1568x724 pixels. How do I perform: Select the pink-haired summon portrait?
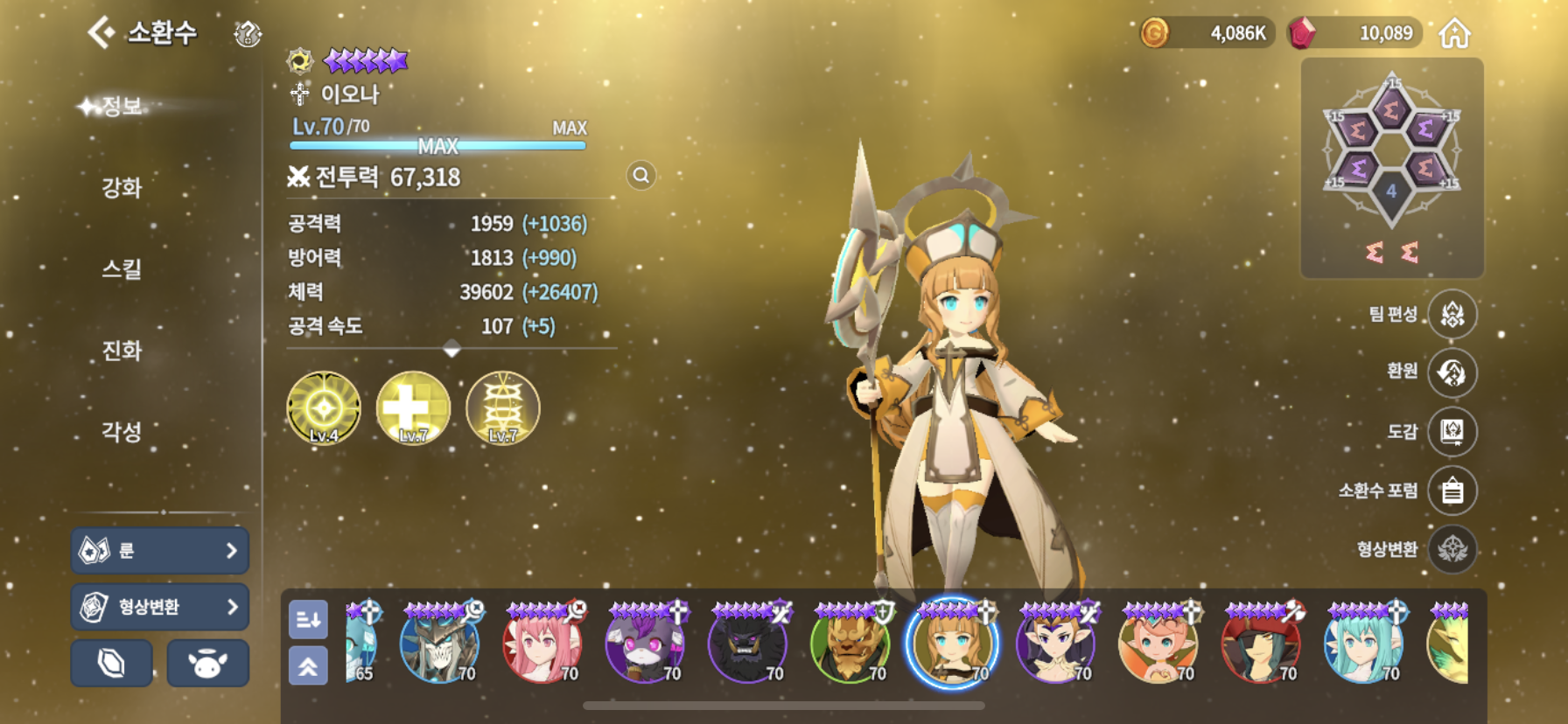[x=542, y=644]
